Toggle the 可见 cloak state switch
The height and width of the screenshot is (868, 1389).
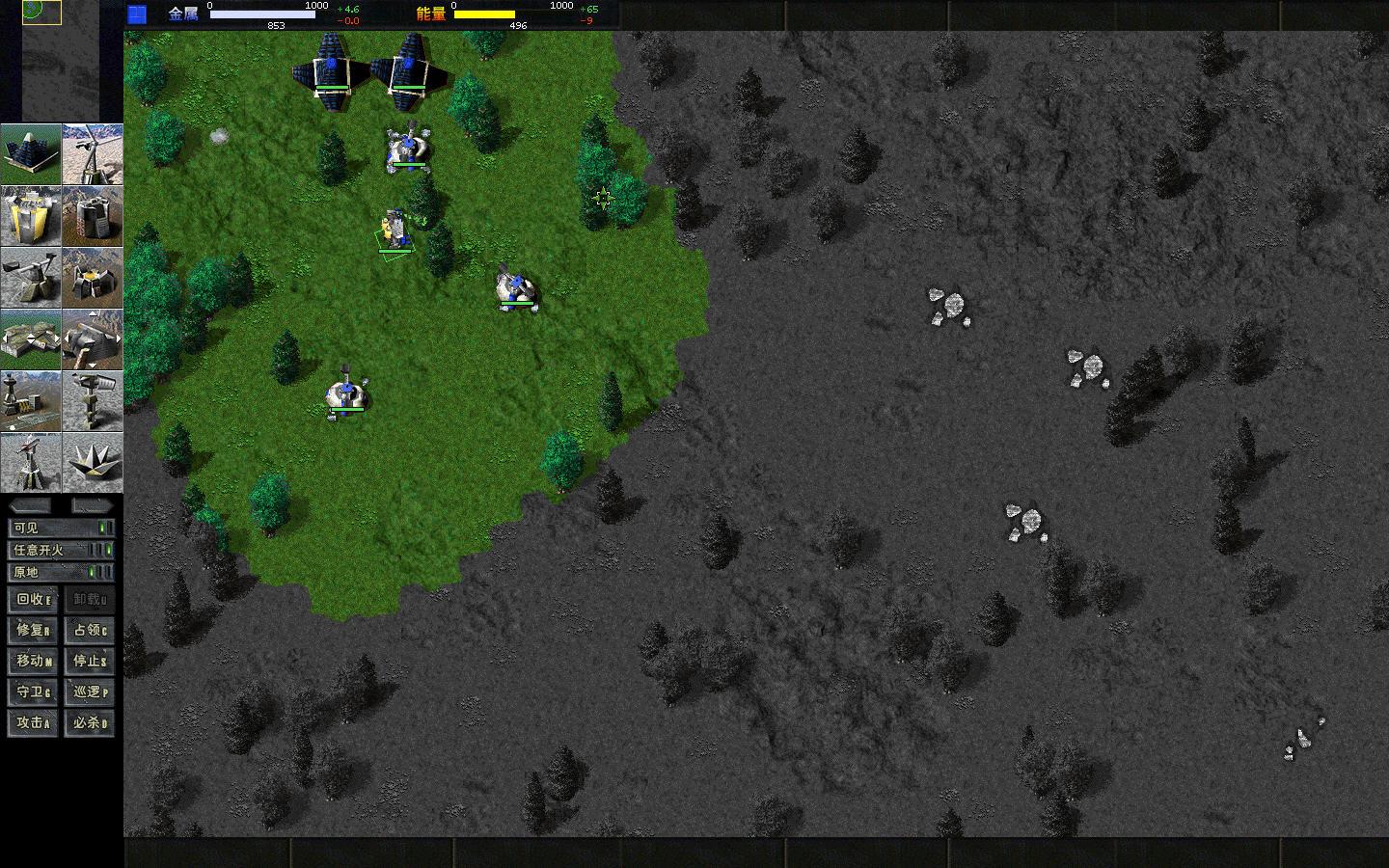(62, 527)
